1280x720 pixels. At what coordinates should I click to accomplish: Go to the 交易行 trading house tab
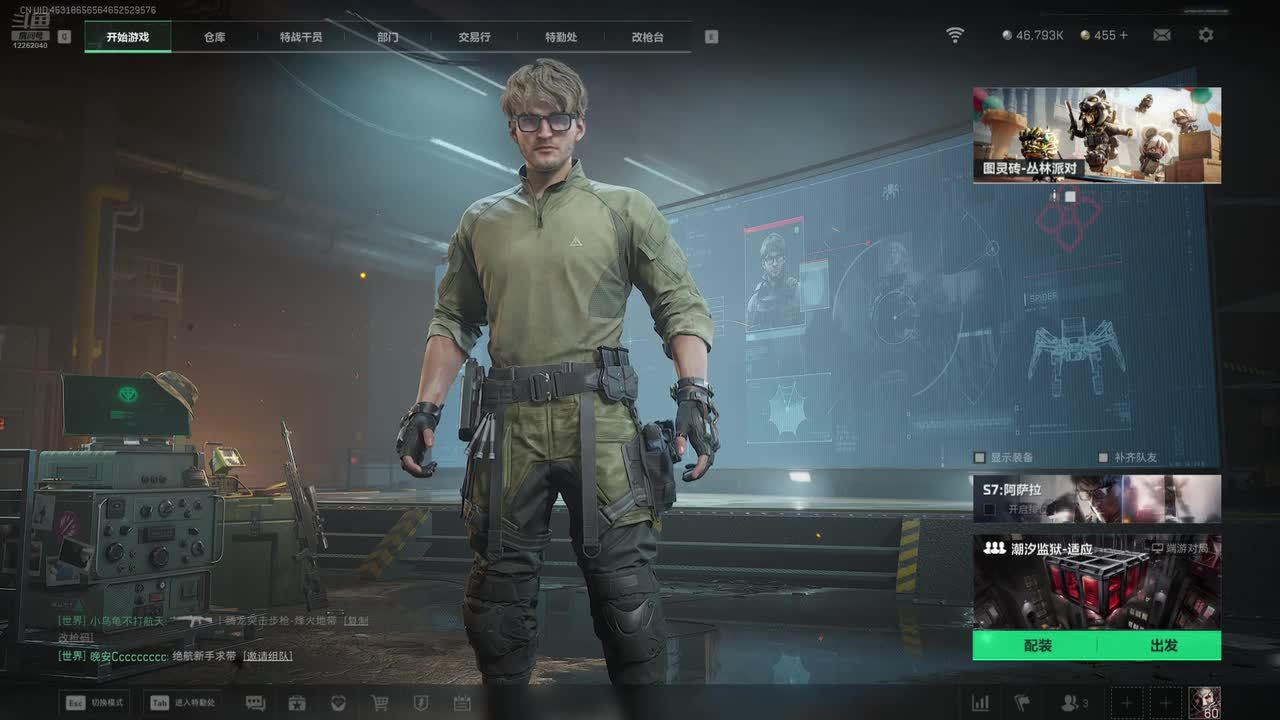(474, 37)
